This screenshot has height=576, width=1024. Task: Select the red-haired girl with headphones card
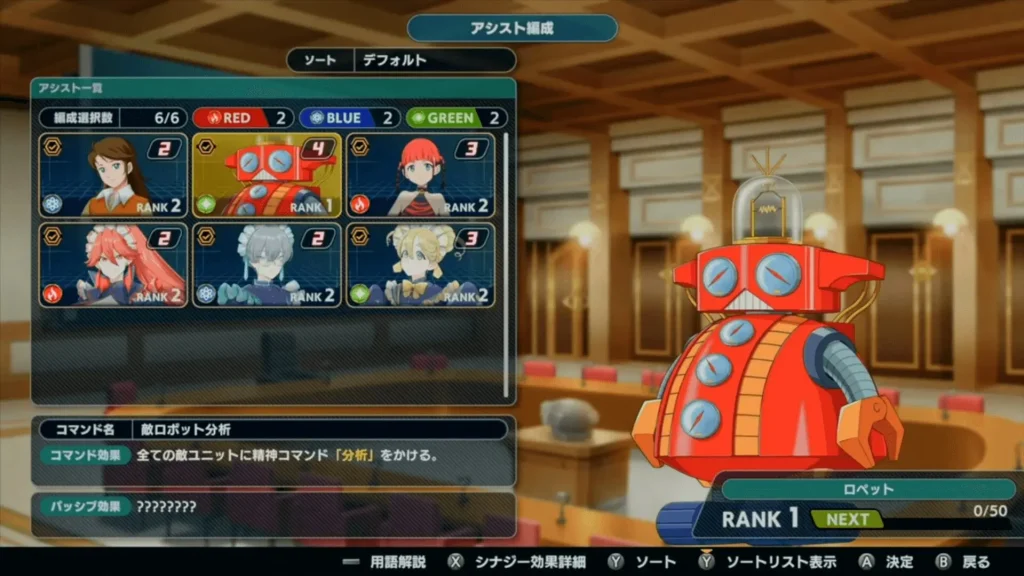420,175
